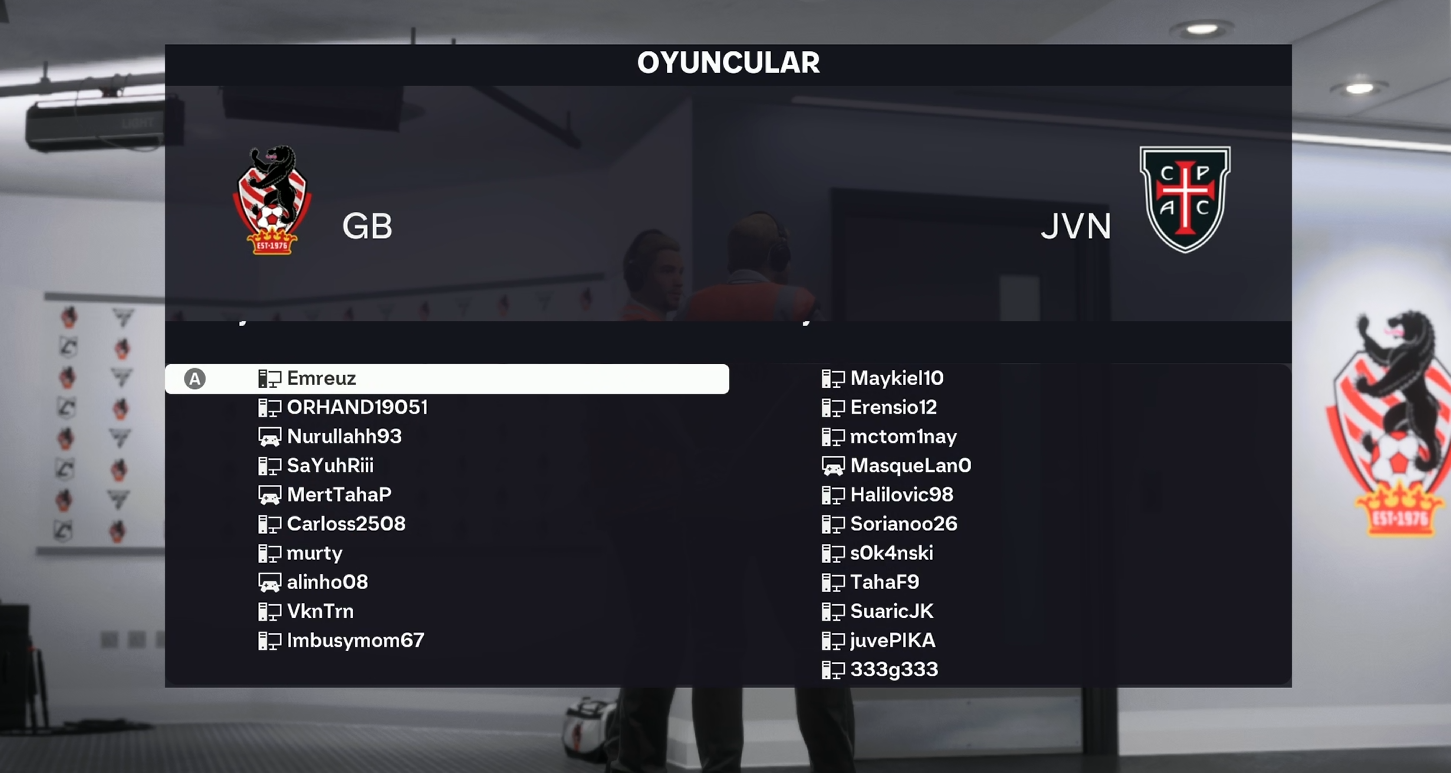The height and width of the screenshot is (773, 1451).
Task: Select the s0k4nski player entry
Action: [x=891, y=553]
